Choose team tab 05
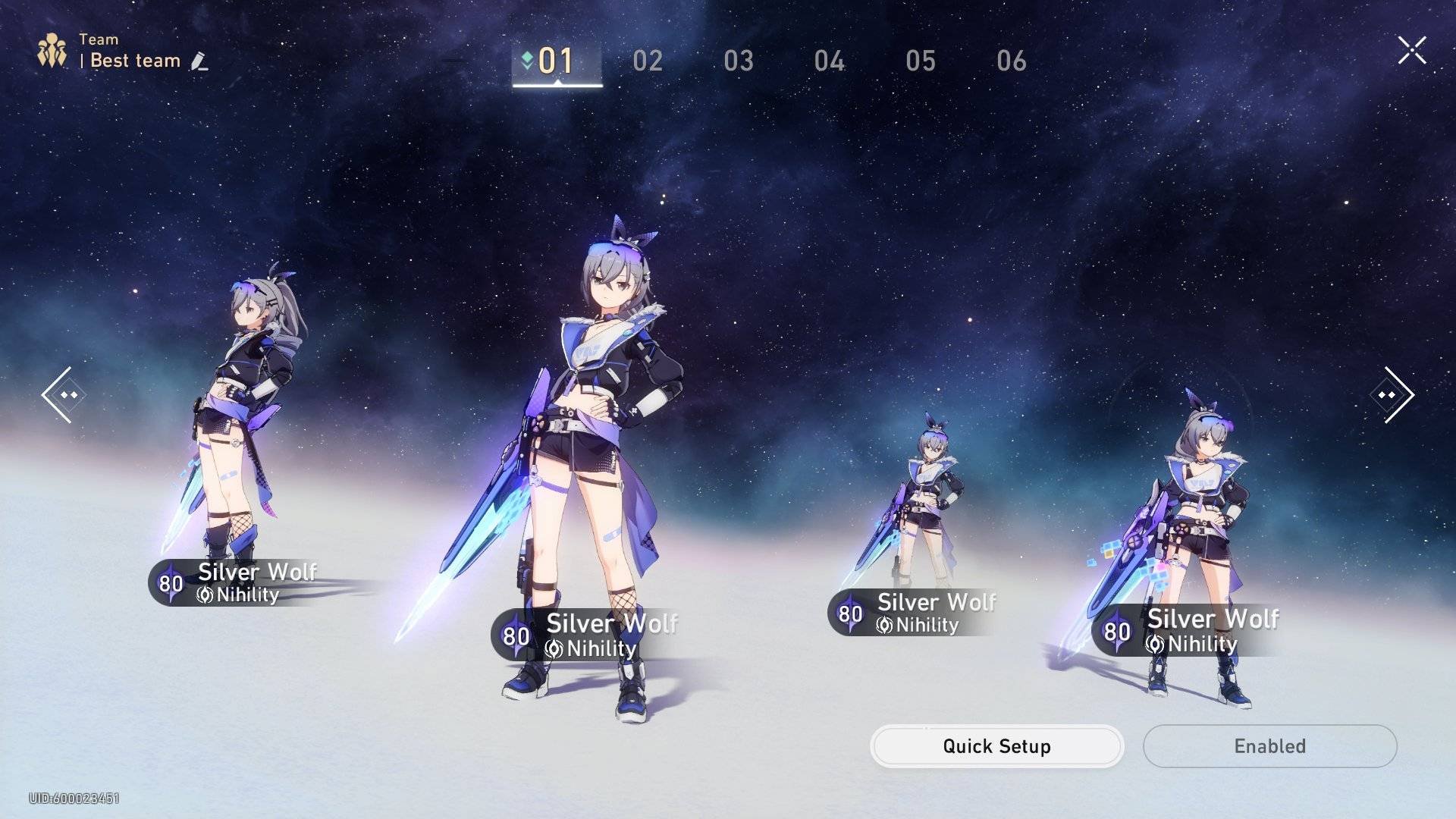This screenshot has height=819, width=1456. (921, 61)
